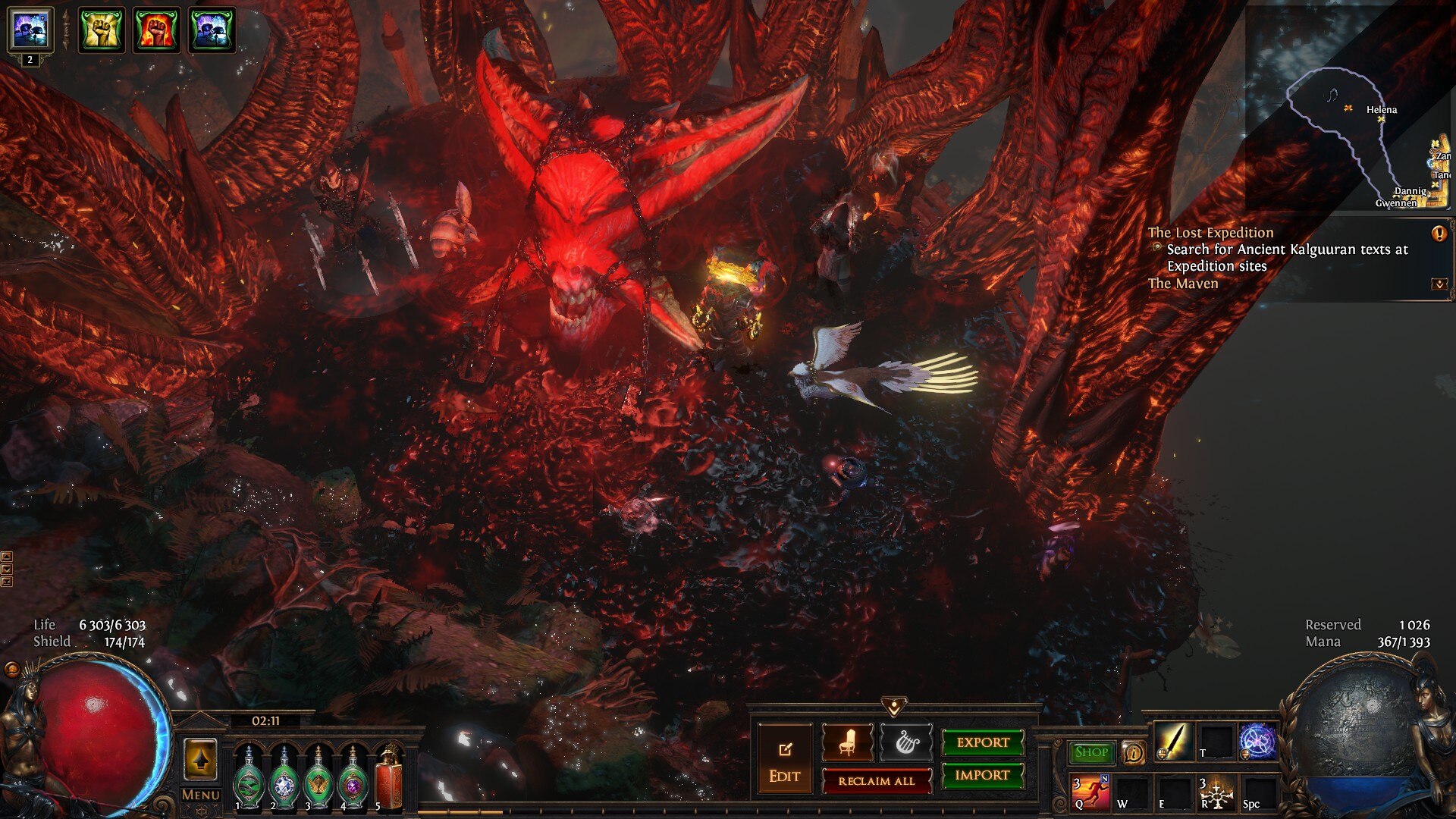Open the harp music button

click(x=906, y=743)
